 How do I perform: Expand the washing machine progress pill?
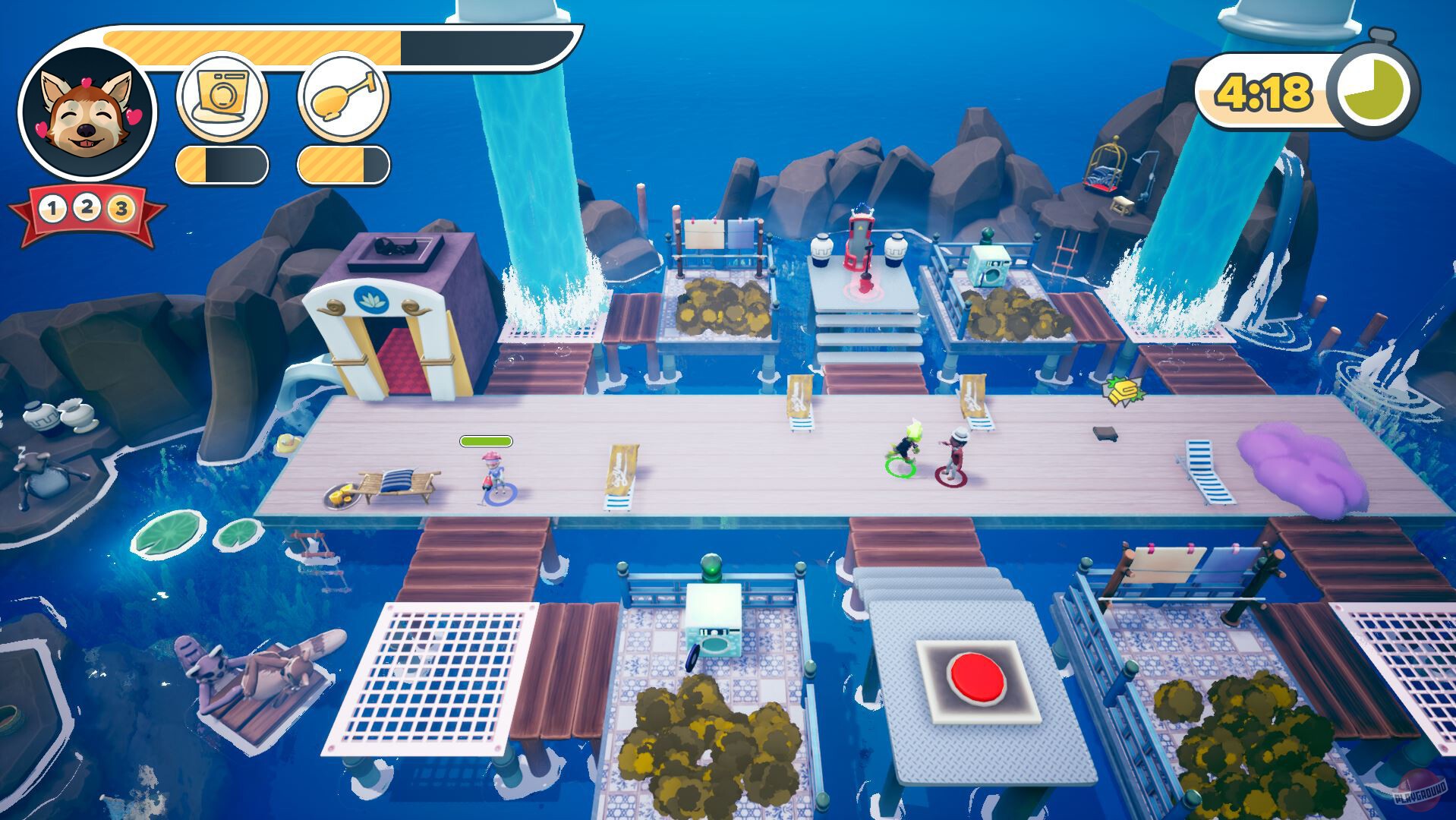coord(222,163)
